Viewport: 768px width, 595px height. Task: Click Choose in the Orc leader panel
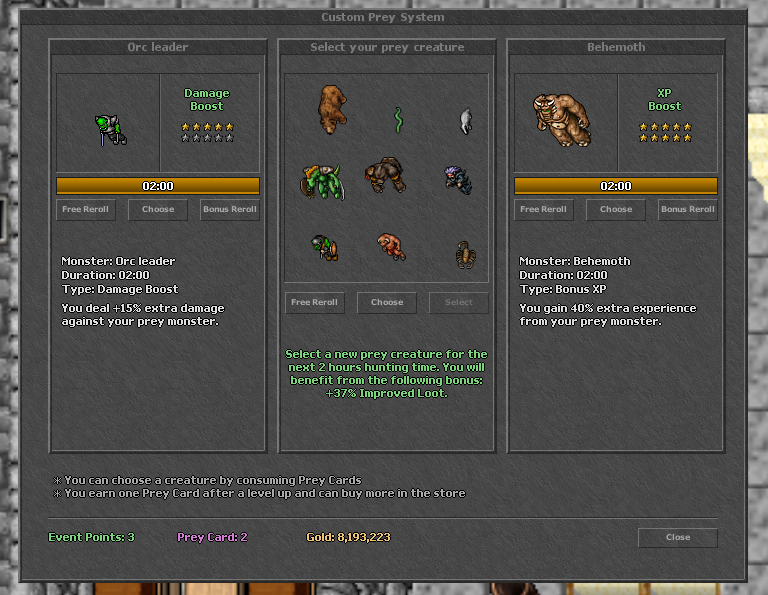point(158,209)
